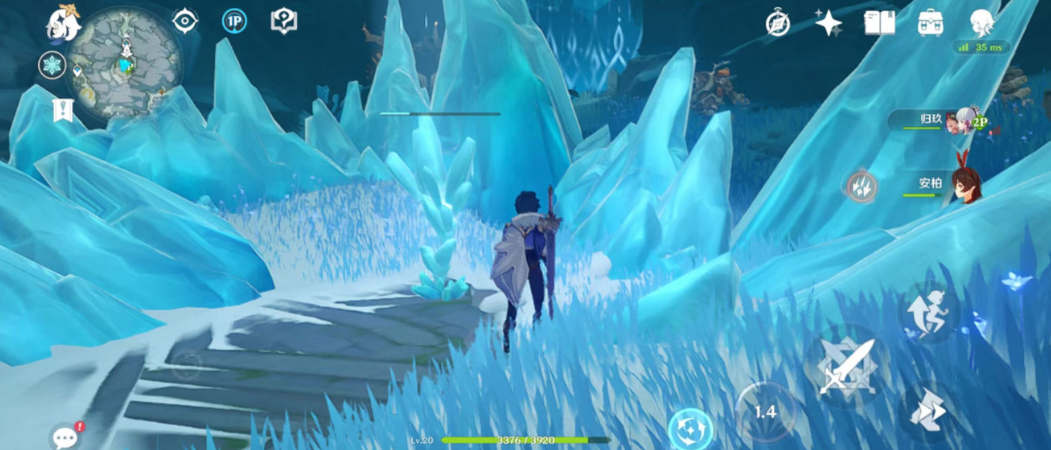Tap the snowflake Sheer Cold status icon
This screenshot has height=450, width=1051.
click(x=52, y=66)
